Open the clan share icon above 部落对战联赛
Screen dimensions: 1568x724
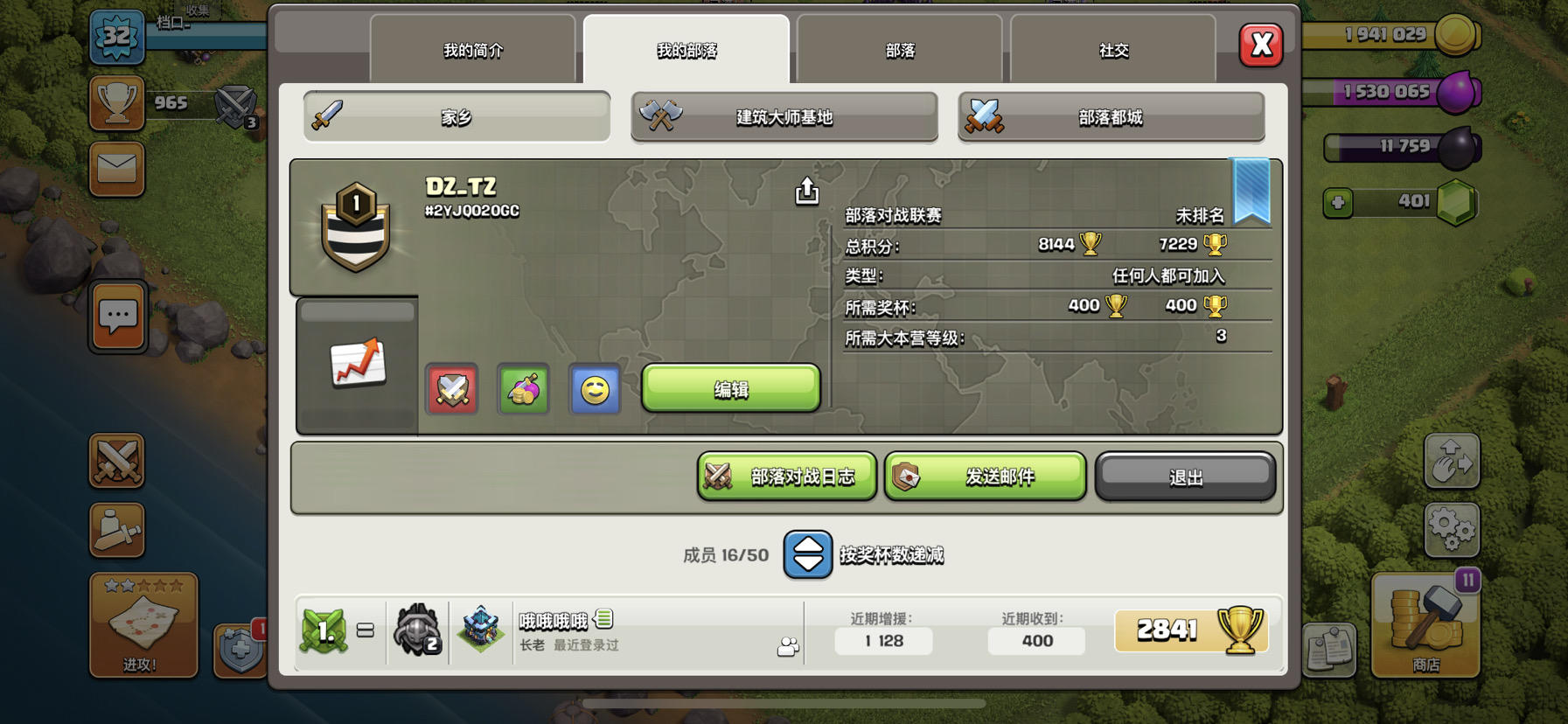pyautogui.click(x=805, y=191)
